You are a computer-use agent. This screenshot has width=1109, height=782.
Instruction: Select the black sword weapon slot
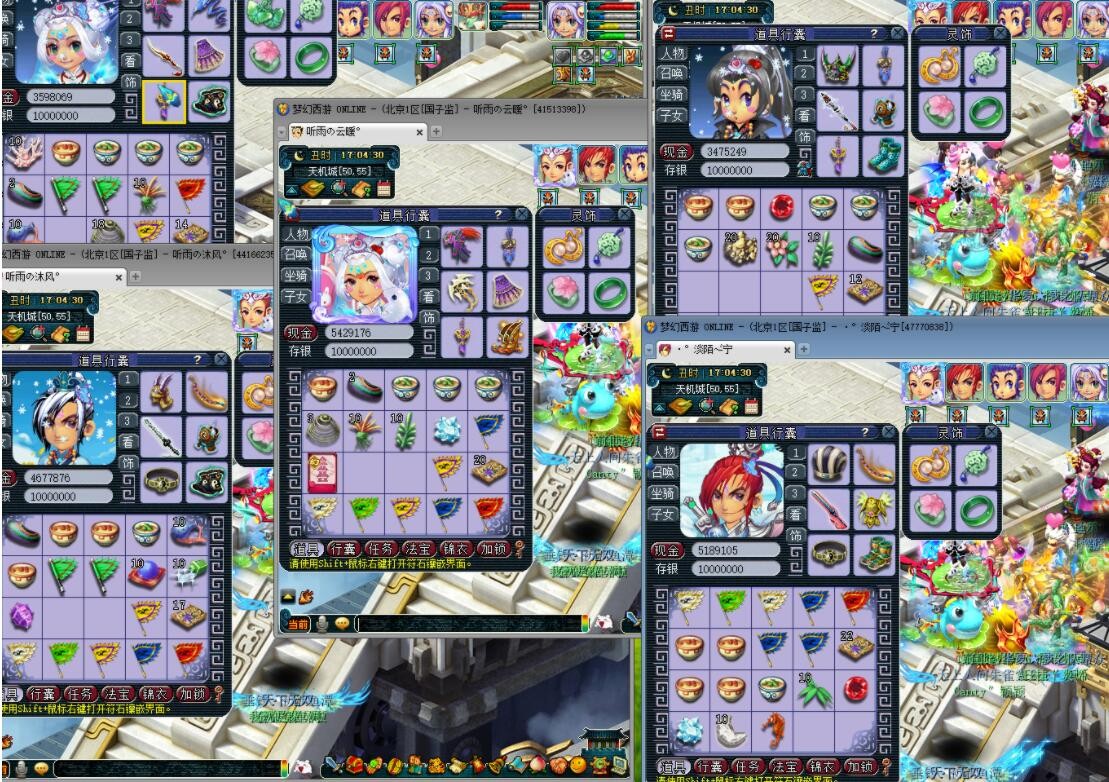163,438
